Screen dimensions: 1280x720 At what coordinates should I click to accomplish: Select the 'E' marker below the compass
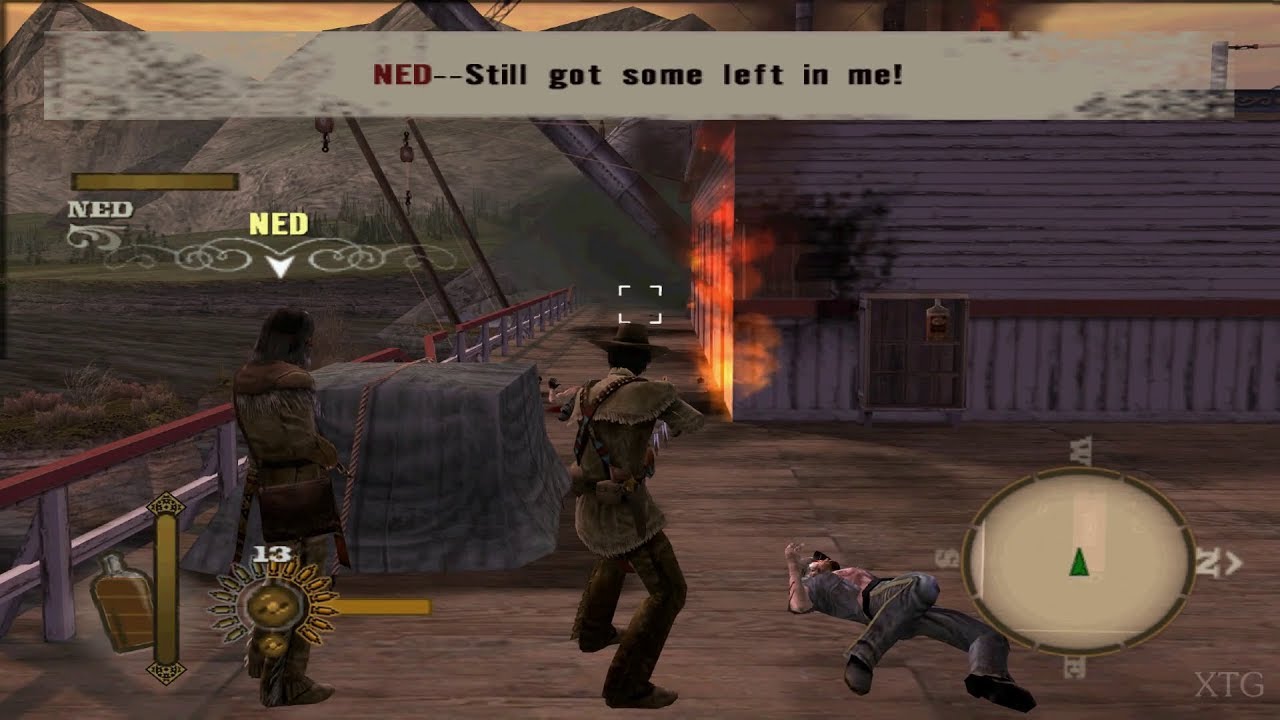point(1078,666)
